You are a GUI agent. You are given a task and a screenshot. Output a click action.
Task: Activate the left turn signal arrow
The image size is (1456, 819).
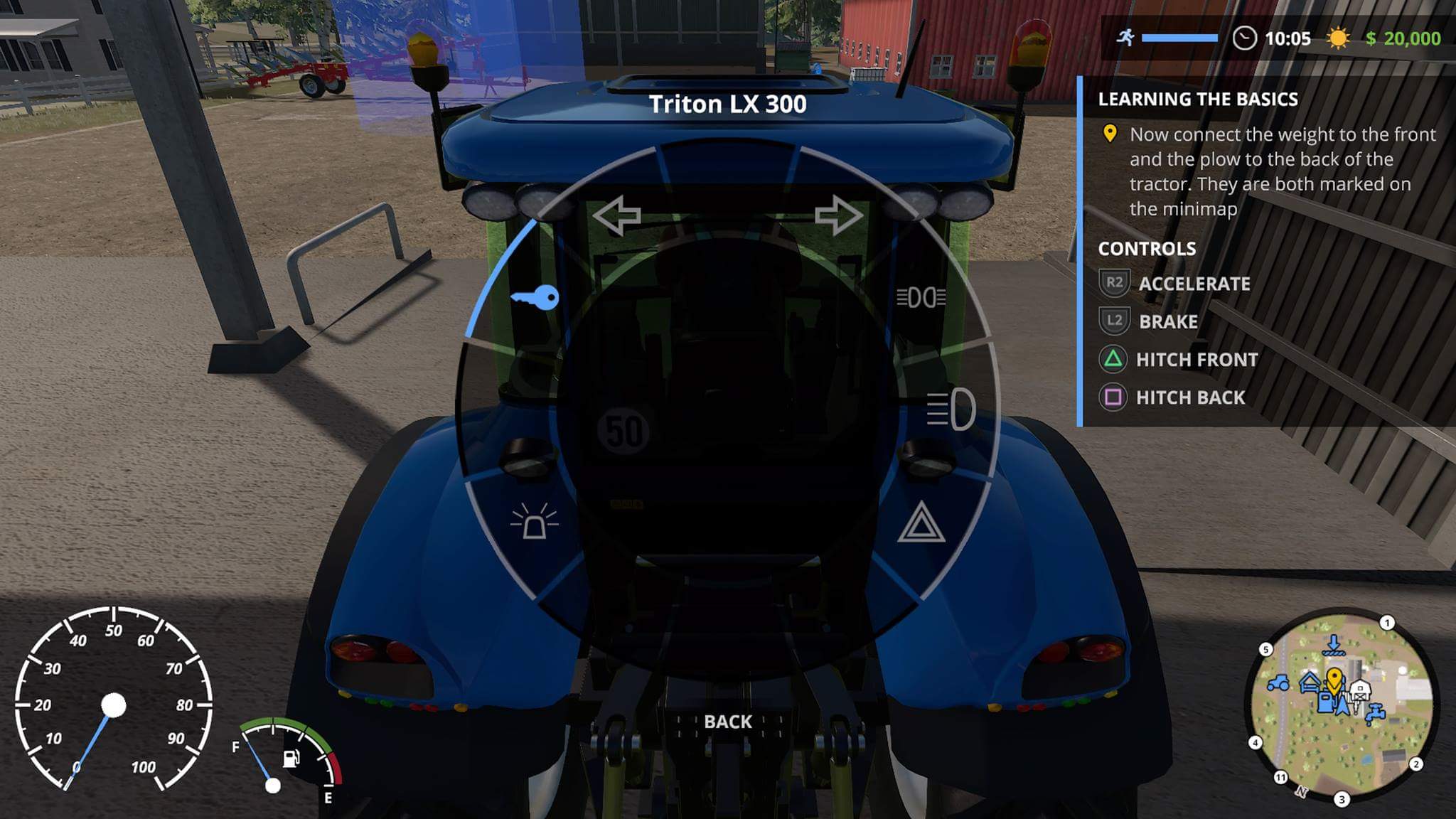pos(617,215)
